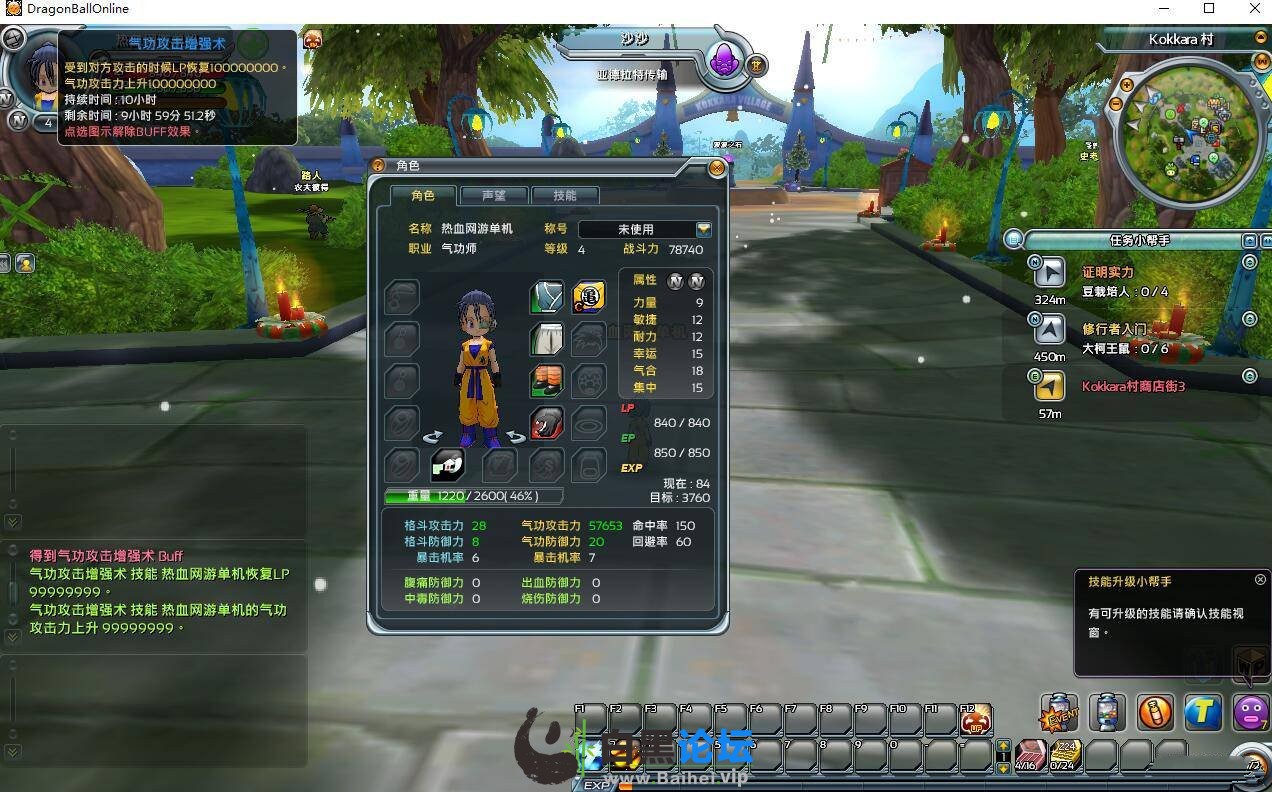
Task: Click the purple face icon
Action: (x=1250, y=712)
